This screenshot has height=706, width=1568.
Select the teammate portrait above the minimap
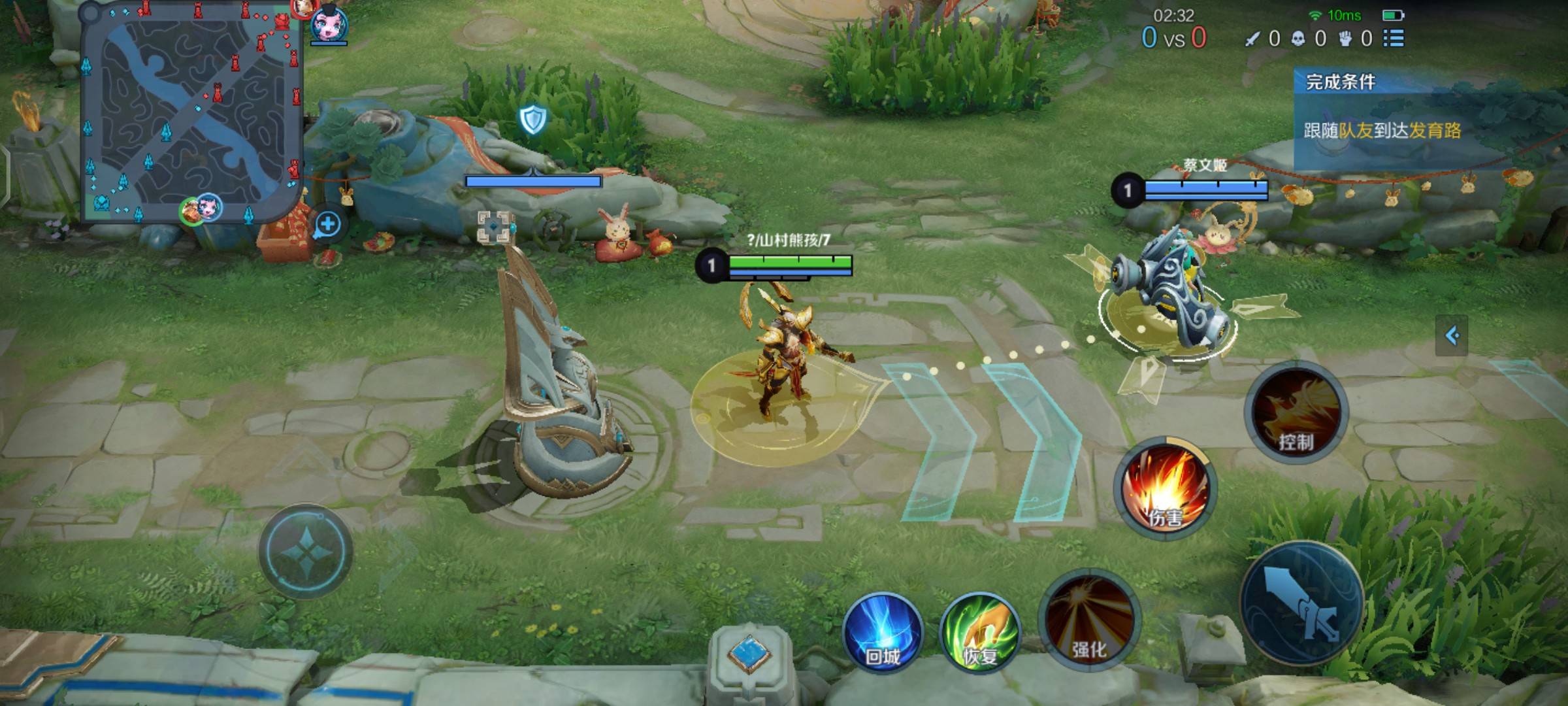pos(329,25)
